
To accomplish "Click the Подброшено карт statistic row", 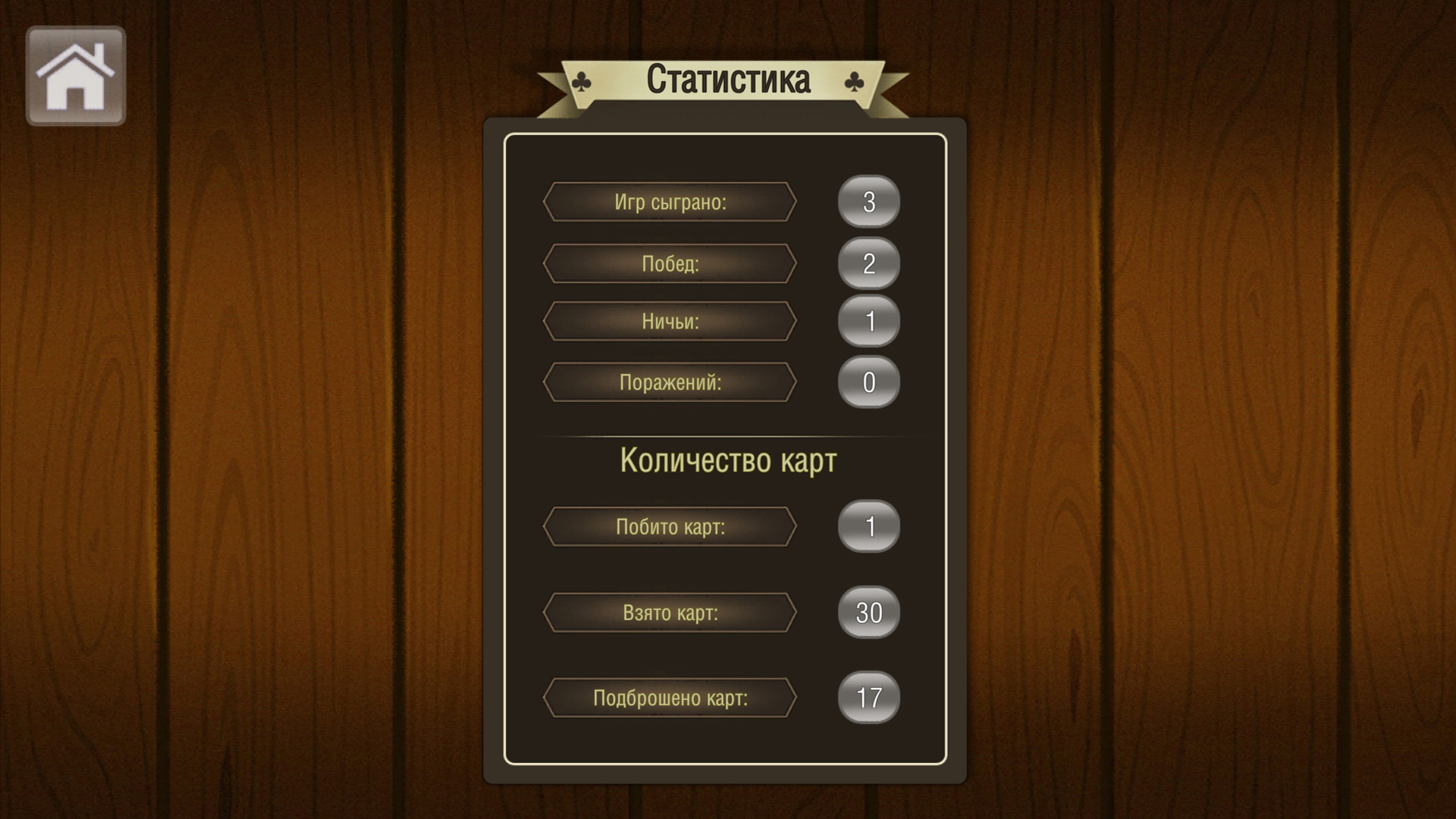I will [x=669, y=698].
